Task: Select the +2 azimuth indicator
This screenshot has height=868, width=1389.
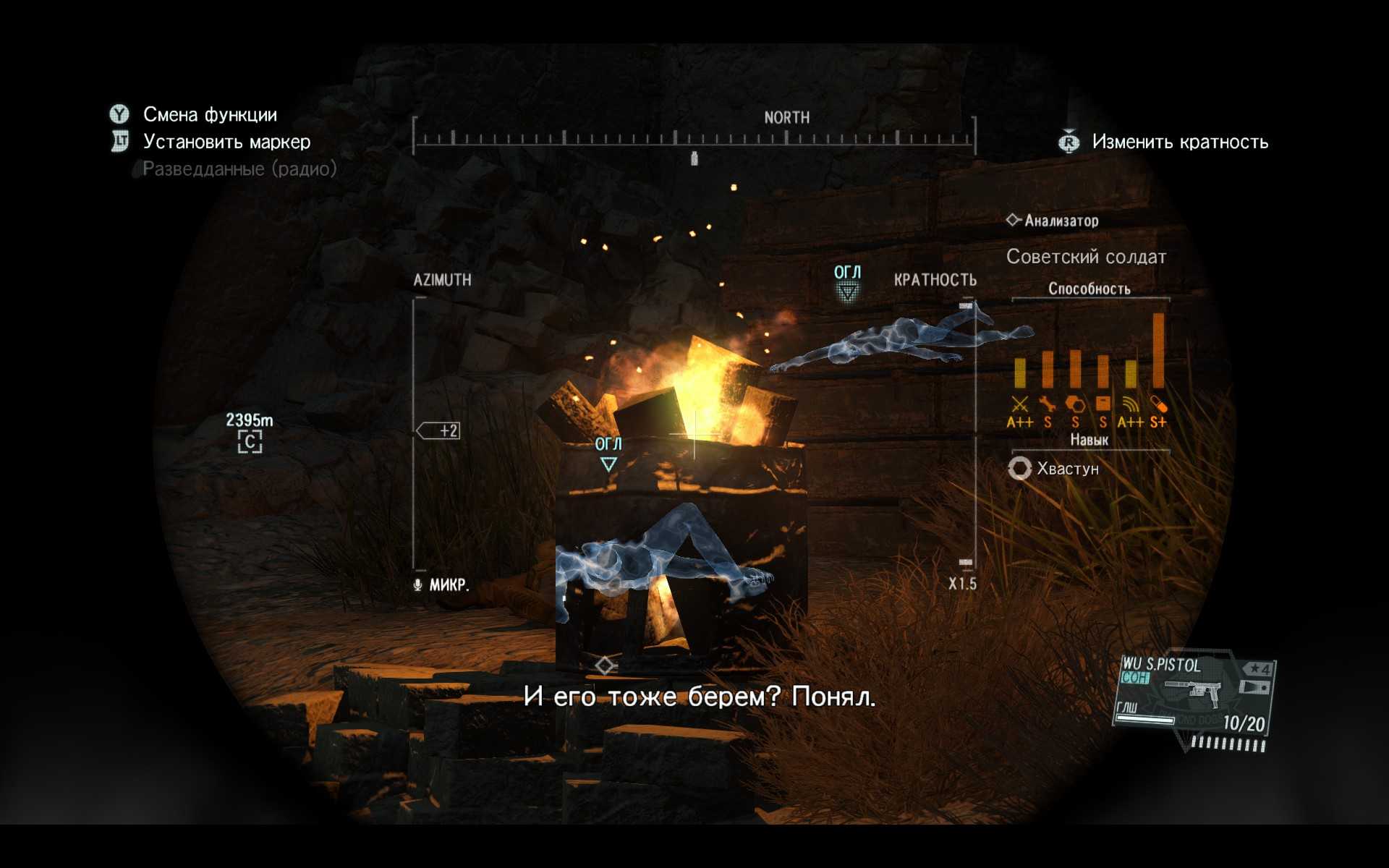Action: (439, 431)
